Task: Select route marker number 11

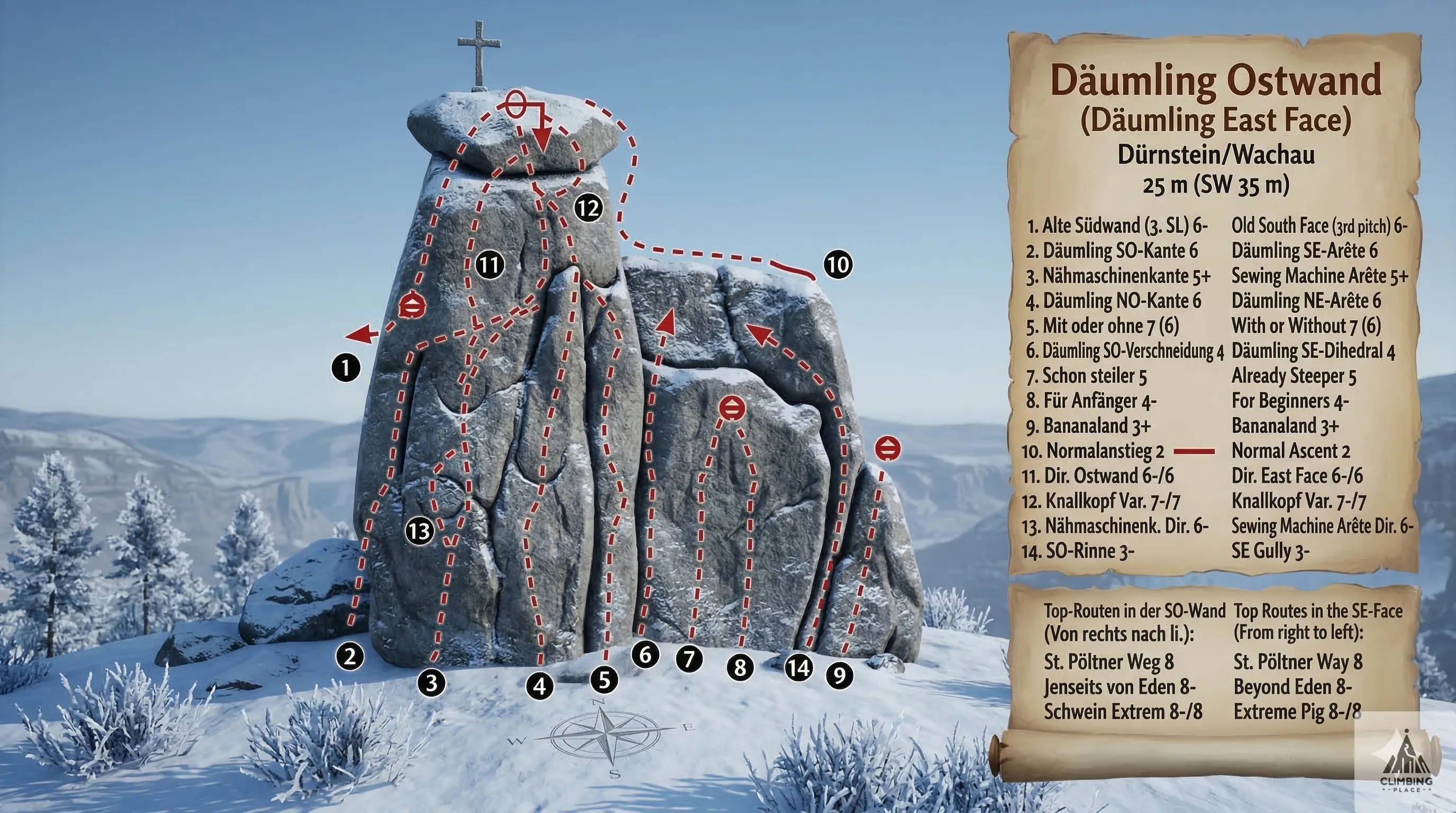Action: point(489,265)
